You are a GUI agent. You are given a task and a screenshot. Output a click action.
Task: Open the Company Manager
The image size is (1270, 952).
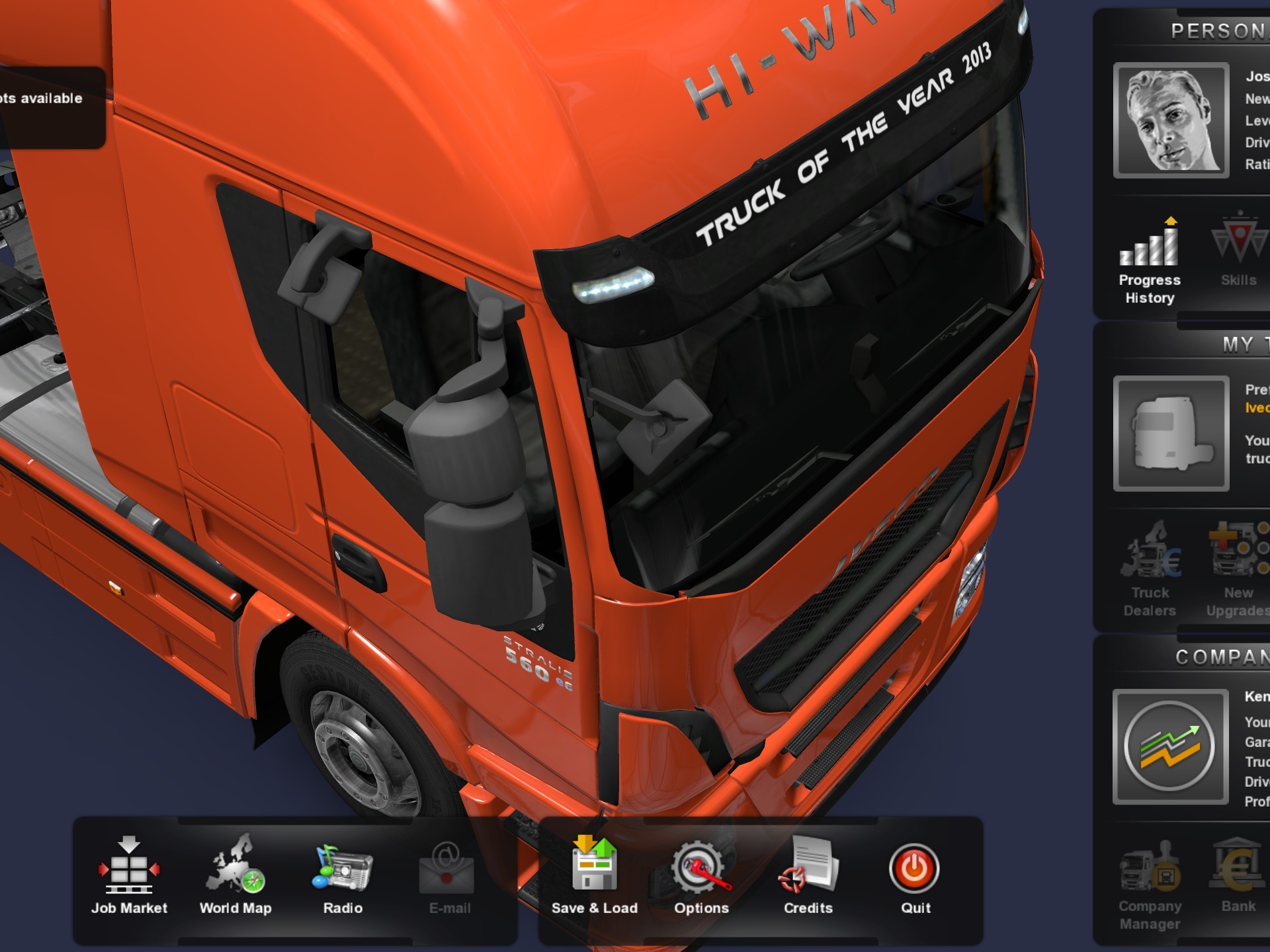click(1150, 886)
